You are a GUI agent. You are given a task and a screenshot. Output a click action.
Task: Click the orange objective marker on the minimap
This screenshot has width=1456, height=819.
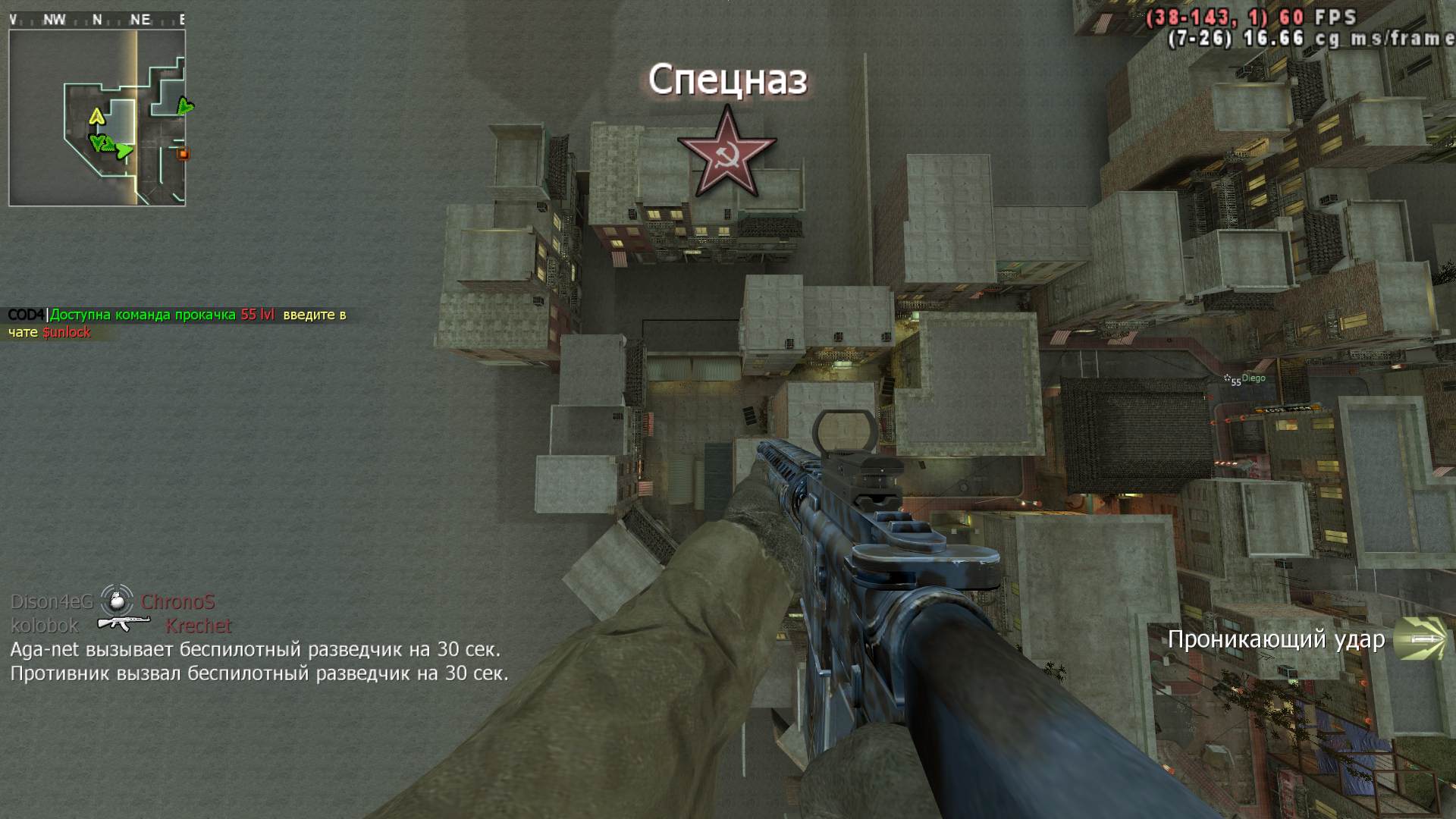(182, 154)
